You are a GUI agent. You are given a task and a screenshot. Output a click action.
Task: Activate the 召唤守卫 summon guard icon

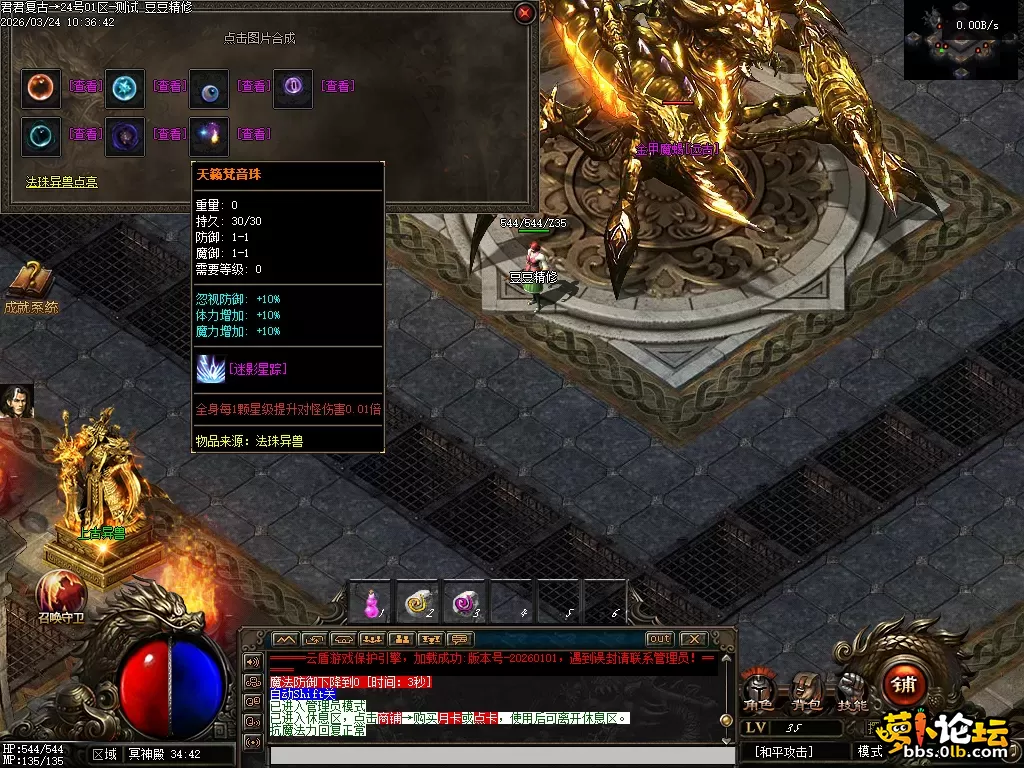click(x=62, y=592)
